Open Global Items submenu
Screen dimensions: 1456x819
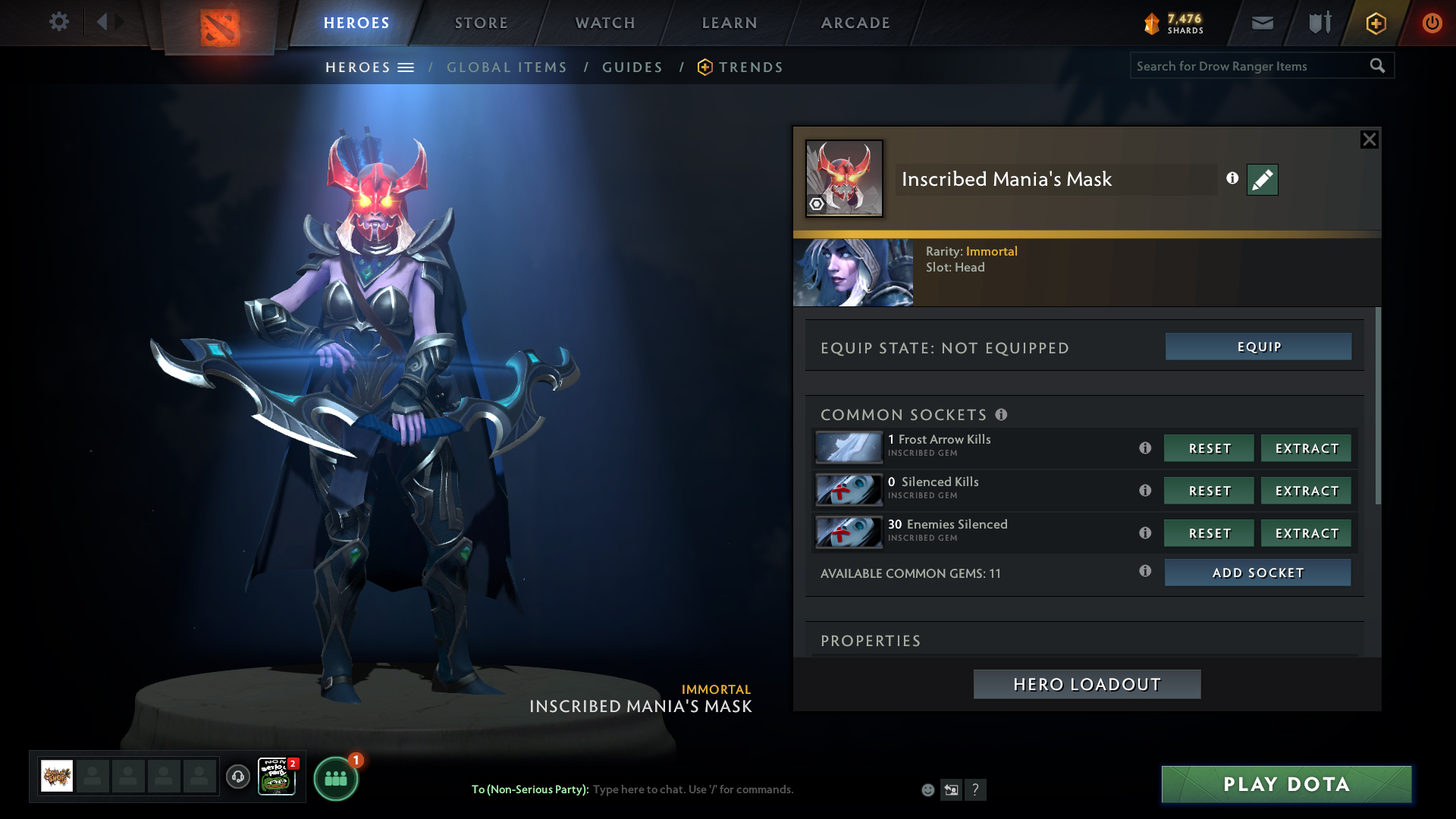click(x=507, y=67)
